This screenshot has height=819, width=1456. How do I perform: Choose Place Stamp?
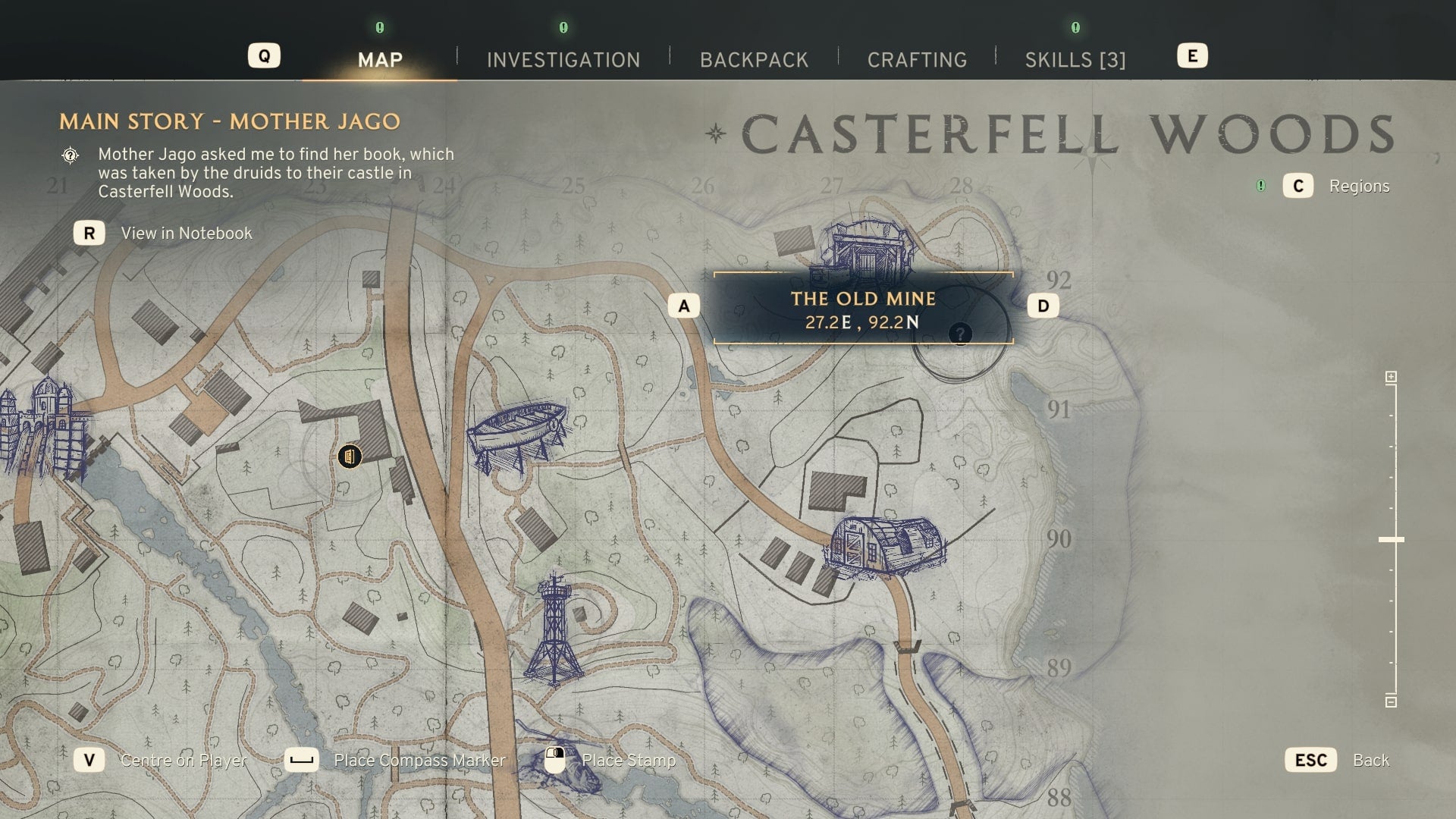coord(628,761)
